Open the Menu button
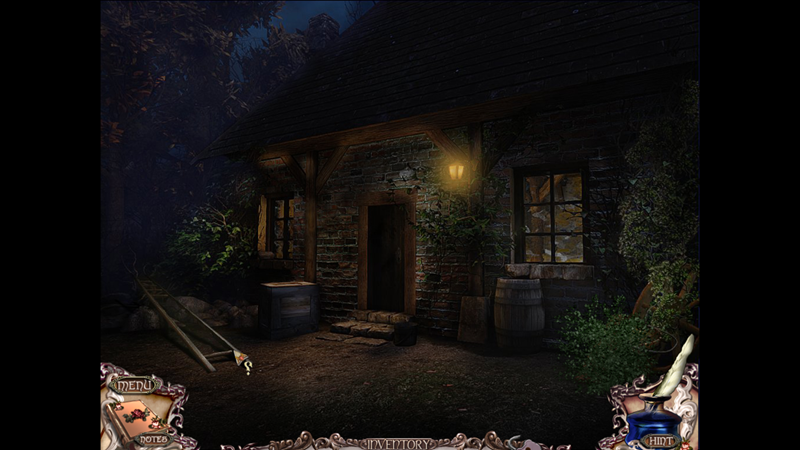 click(x=132, y=384)
